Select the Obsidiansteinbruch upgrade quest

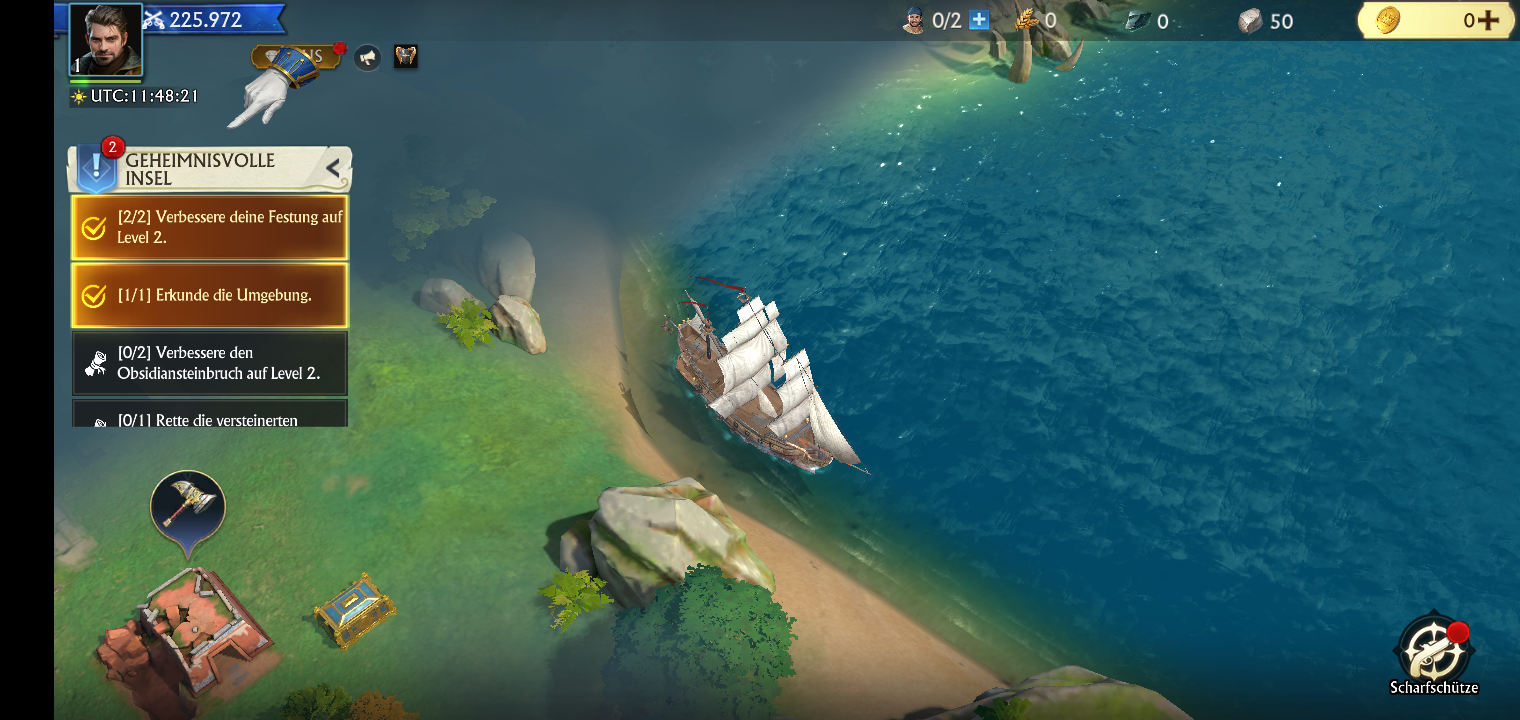pyautogui.click(x=210, y=363)
